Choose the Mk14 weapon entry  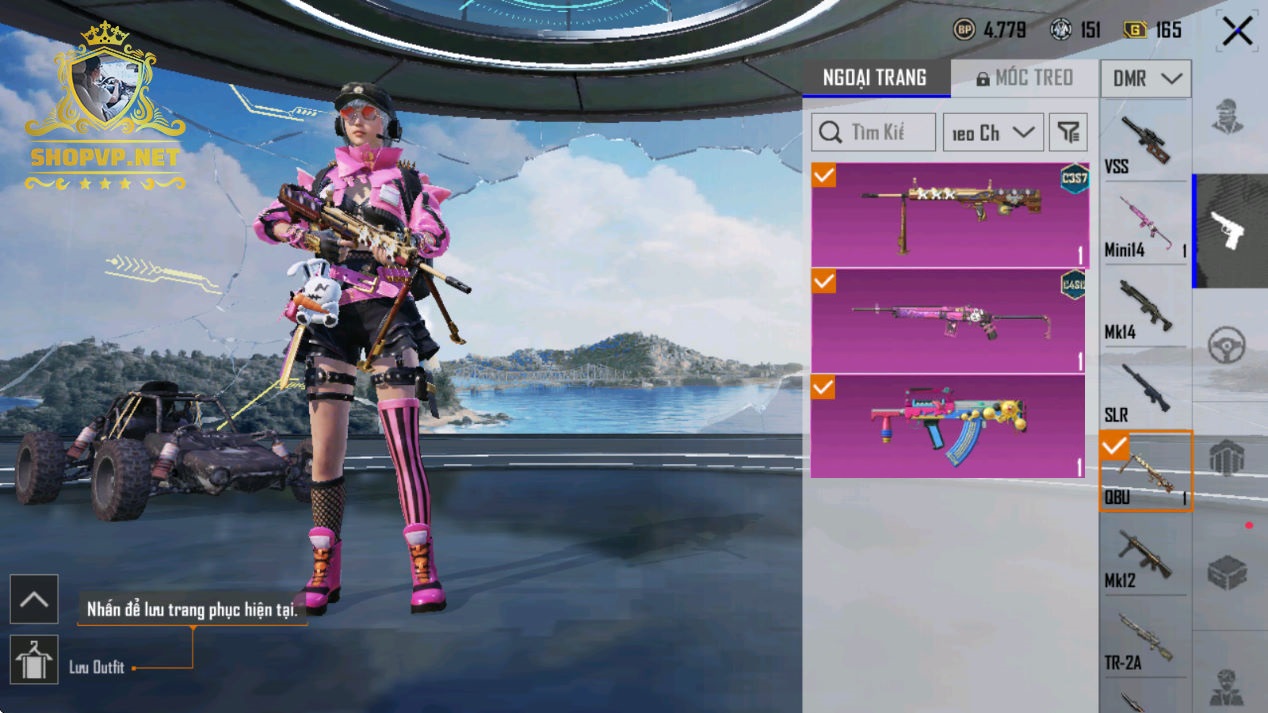click(1145, 308)
